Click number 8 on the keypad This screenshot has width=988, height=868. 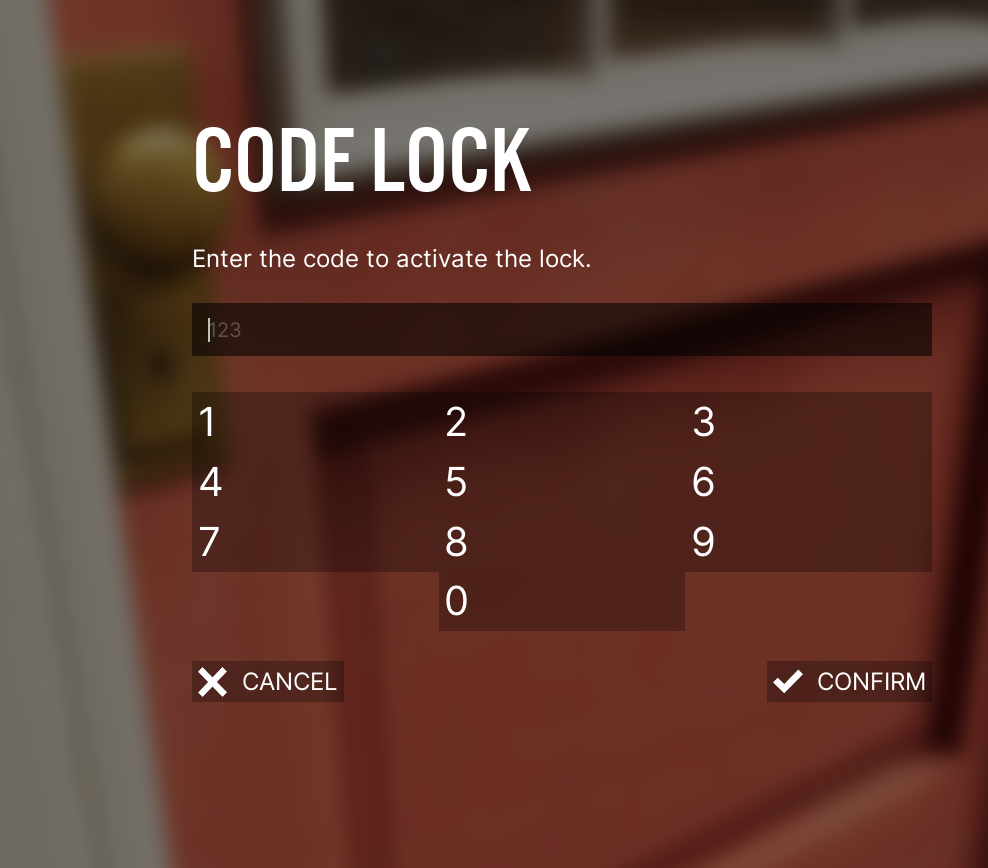pyautogui.click(x=561, y=542)
